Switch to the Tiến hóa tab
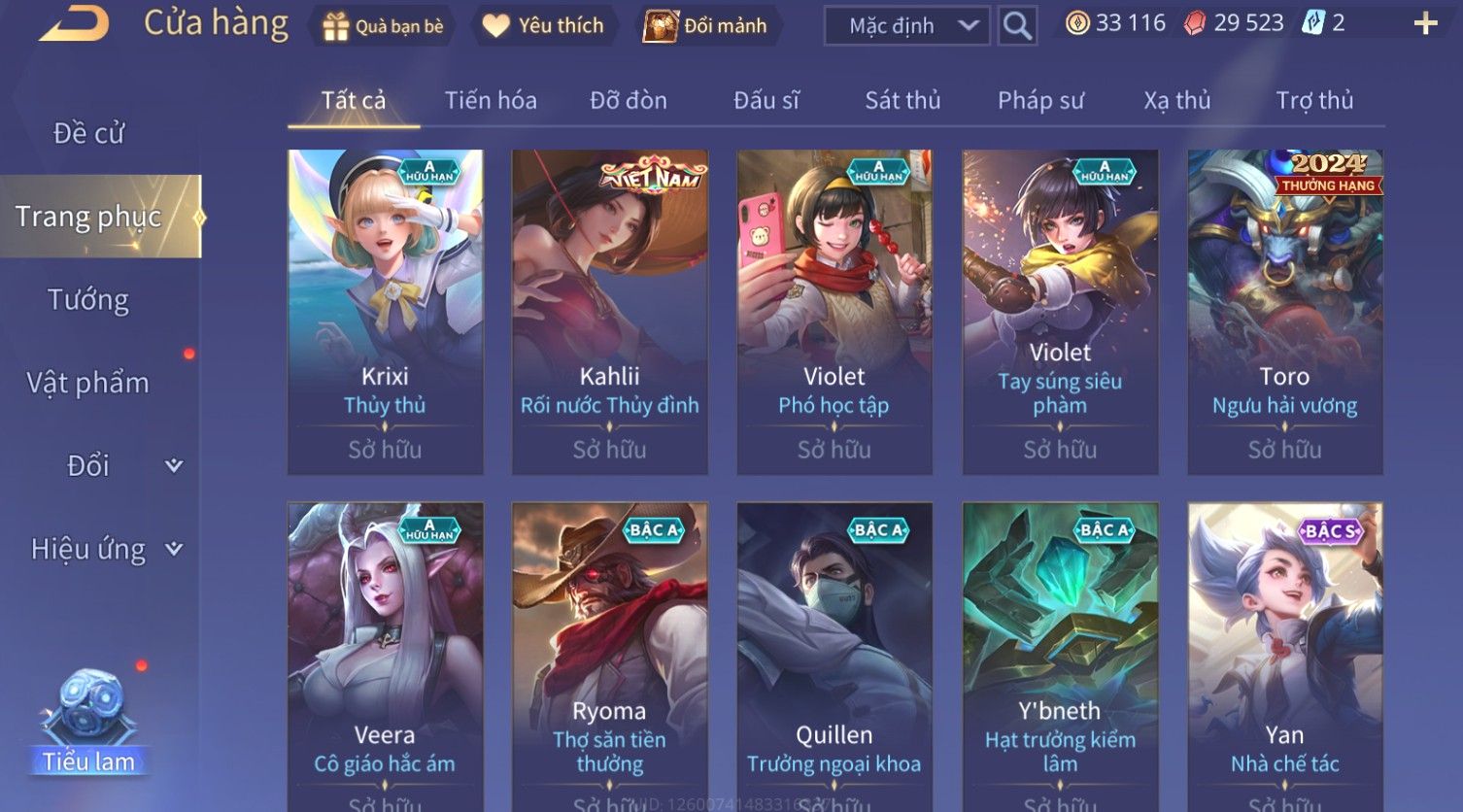This screenshot has height=812, width=1463. (491, 100)
